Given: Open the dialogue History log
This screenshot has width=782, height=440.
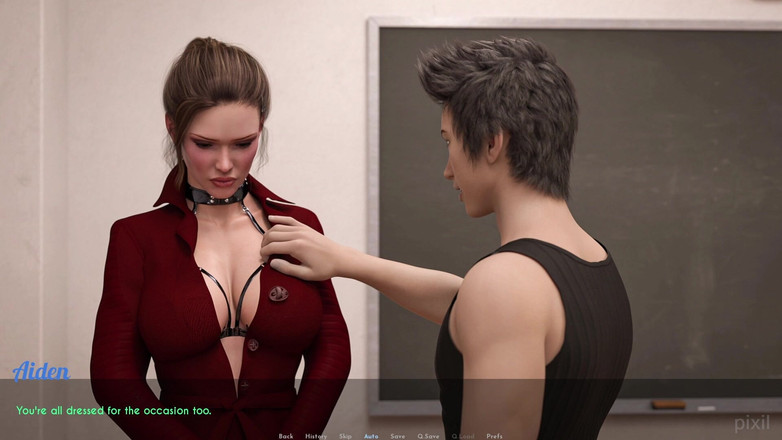Looking at the screenshot, I should pos(316,436).
